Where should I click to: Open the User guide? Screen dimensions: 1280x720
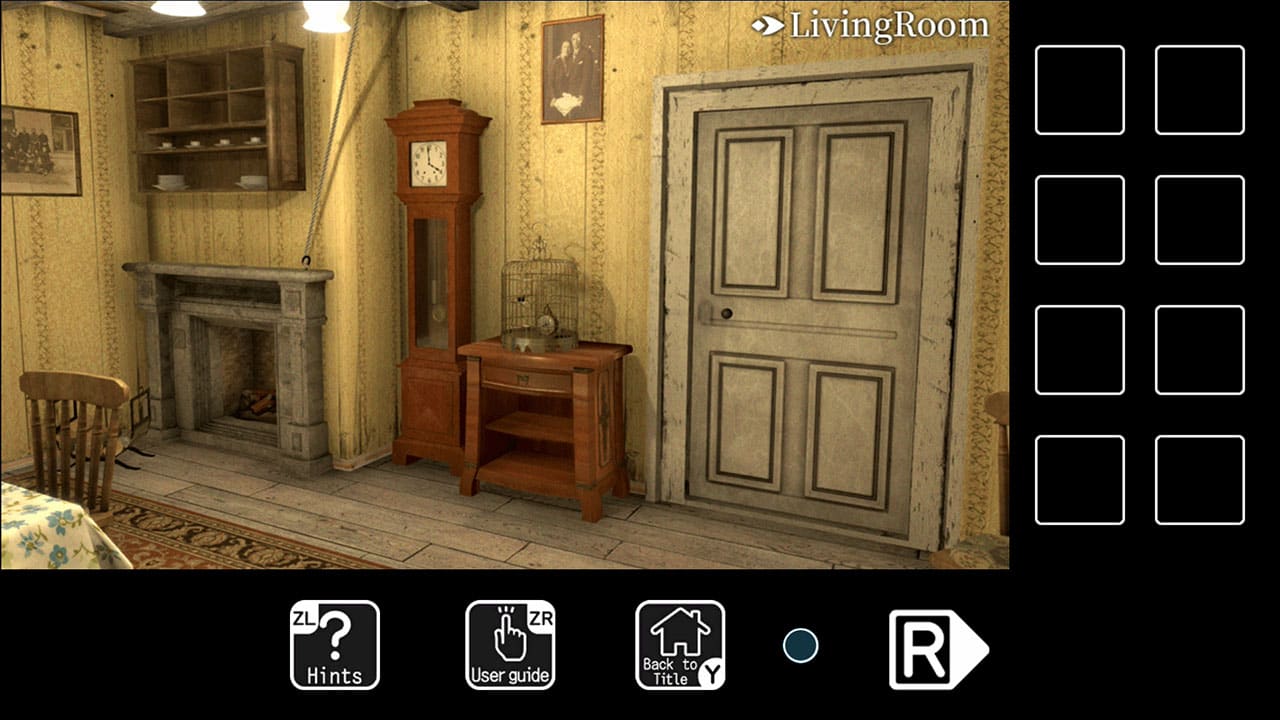pos(510,645)
